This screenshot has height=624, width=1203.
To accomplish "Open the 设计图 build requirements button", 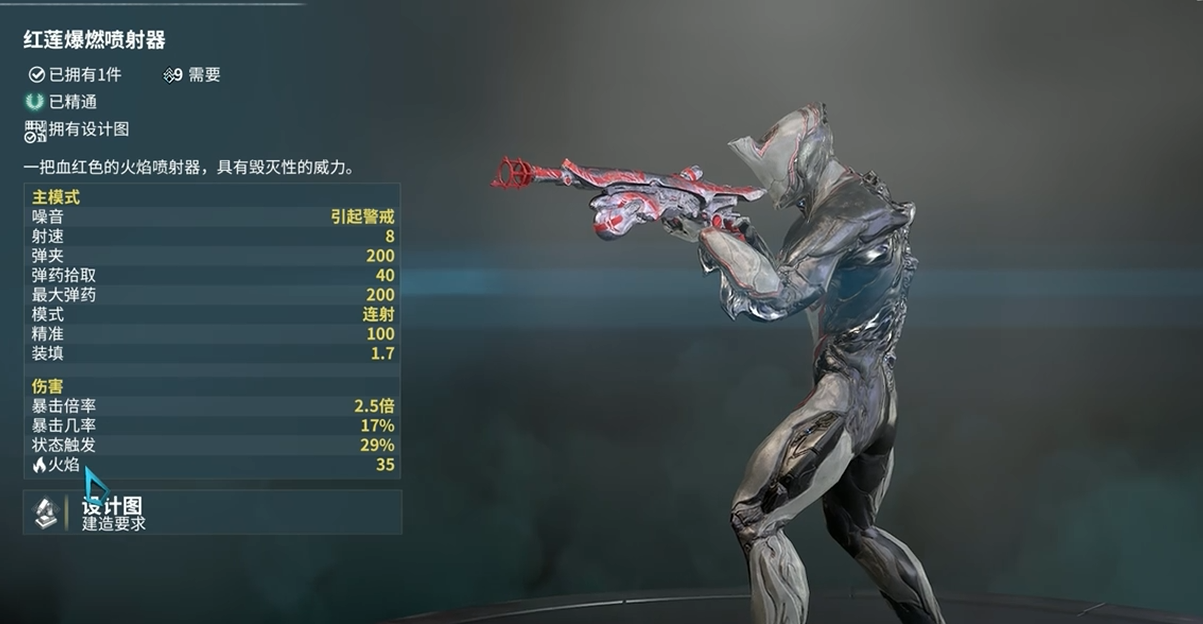I will (x=212, y=512).
